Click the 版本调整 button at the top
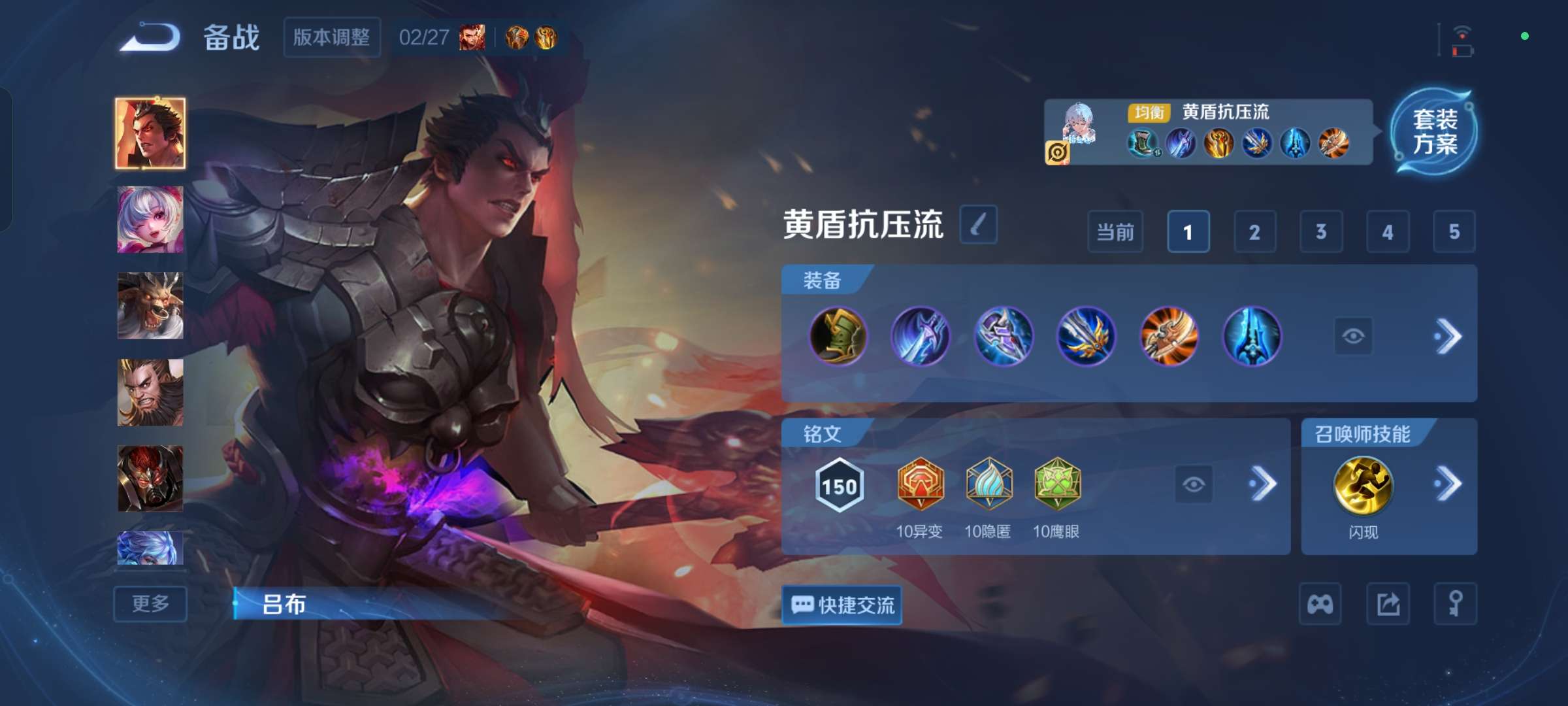 tap(332, 38)
